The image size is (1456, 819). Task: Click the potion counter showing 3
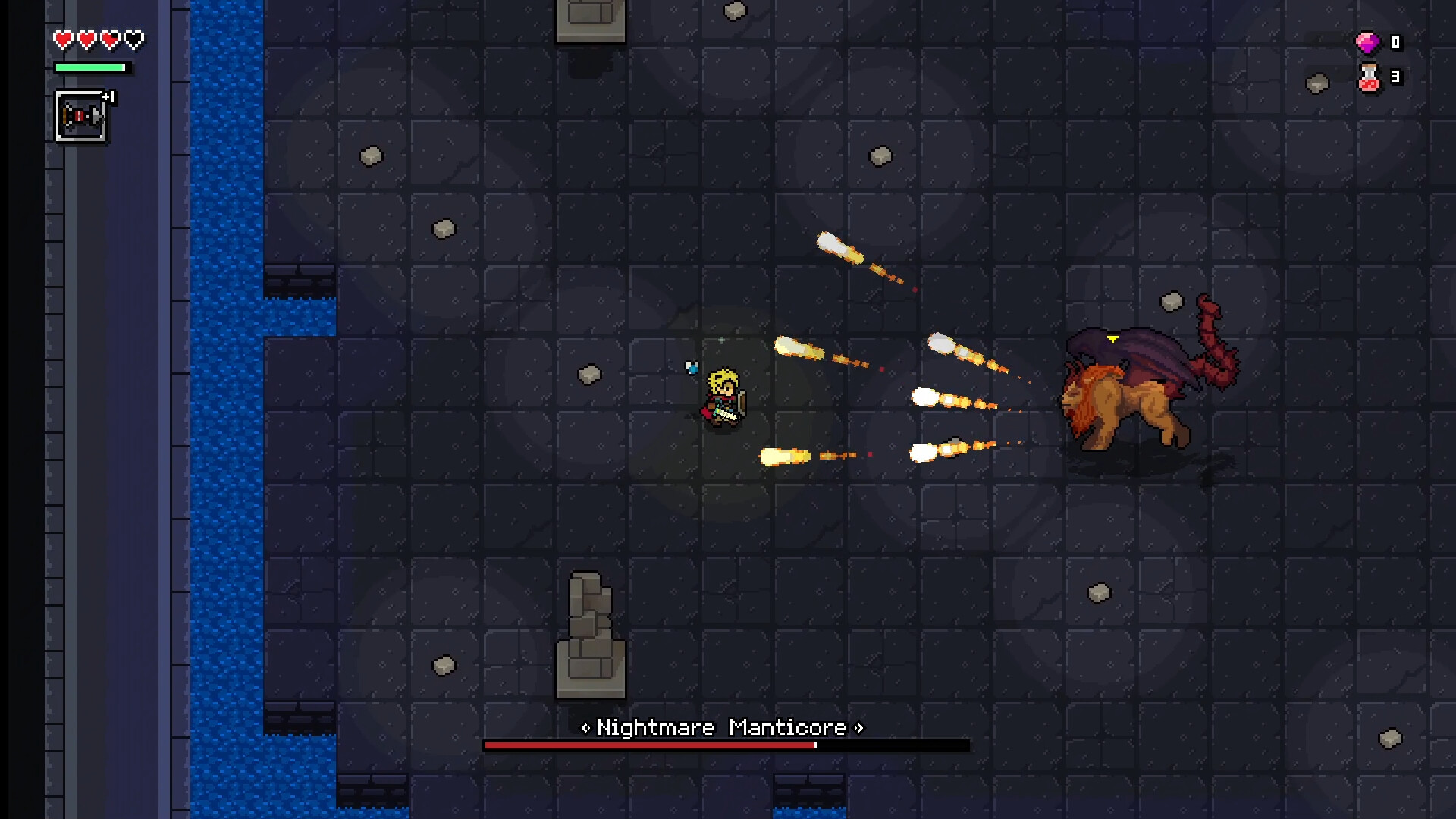coord(1395,77)
